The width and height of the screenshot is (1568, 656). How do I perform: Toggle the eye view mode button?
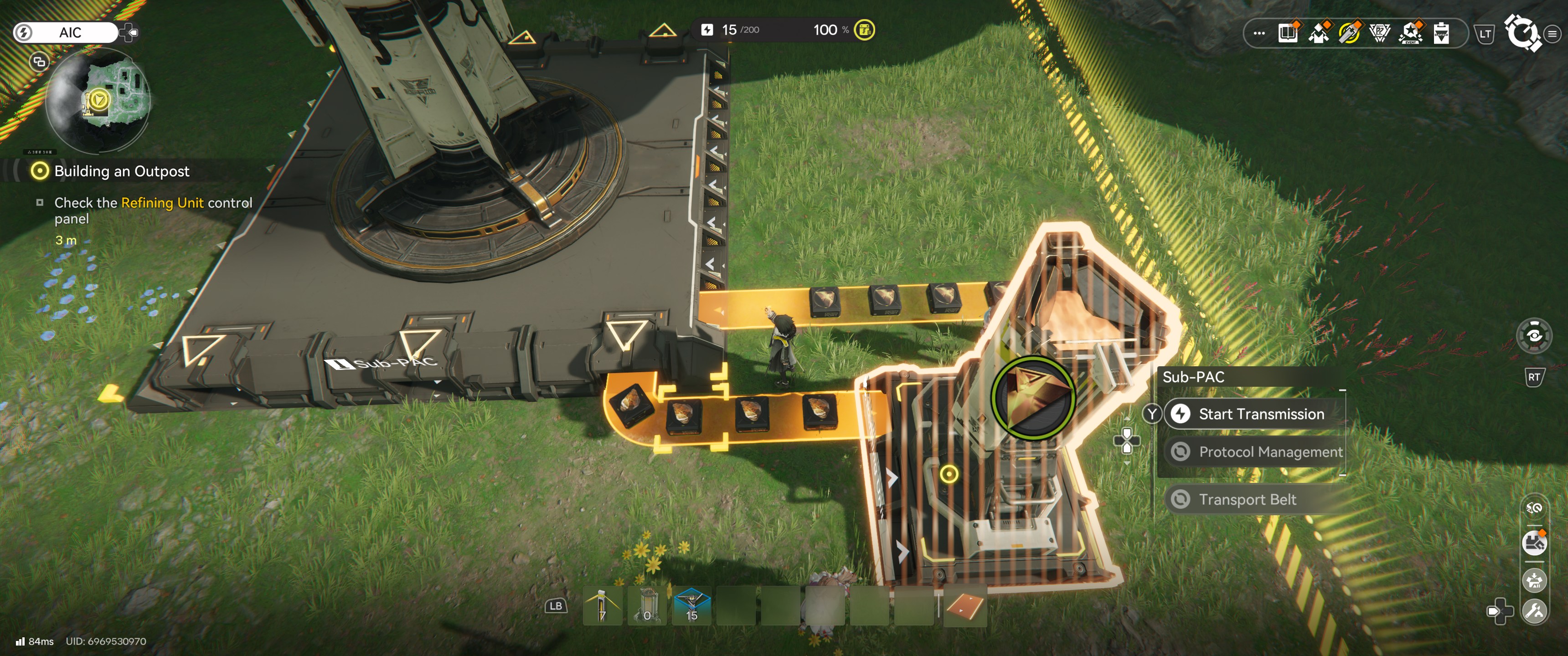pyautogui.click(x=1534, y=336)
